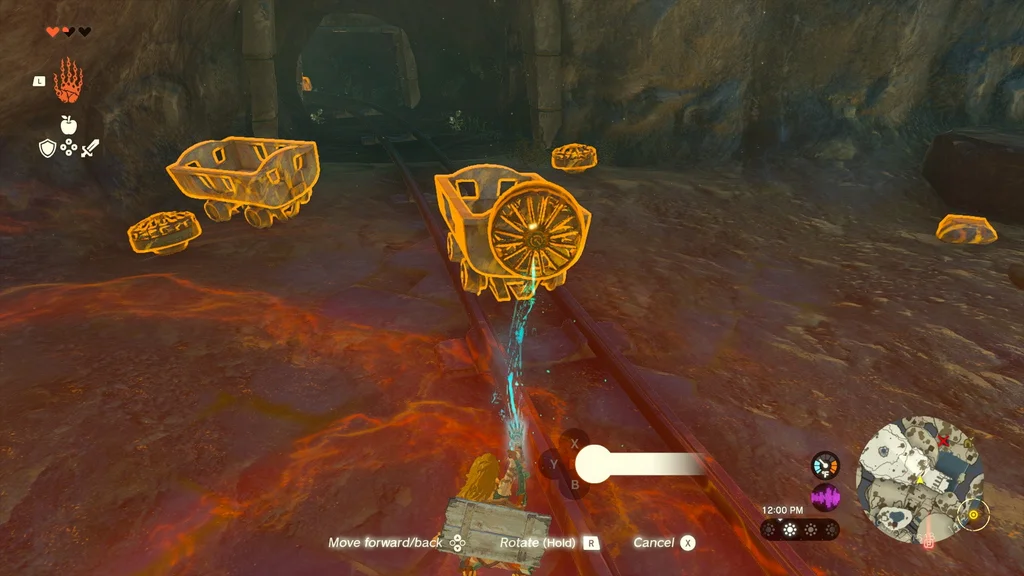Click the Rotate (Hold) prompt label
Image resolution: width=1024 pixels, height=576 pixels.
[x=539, y=543]
